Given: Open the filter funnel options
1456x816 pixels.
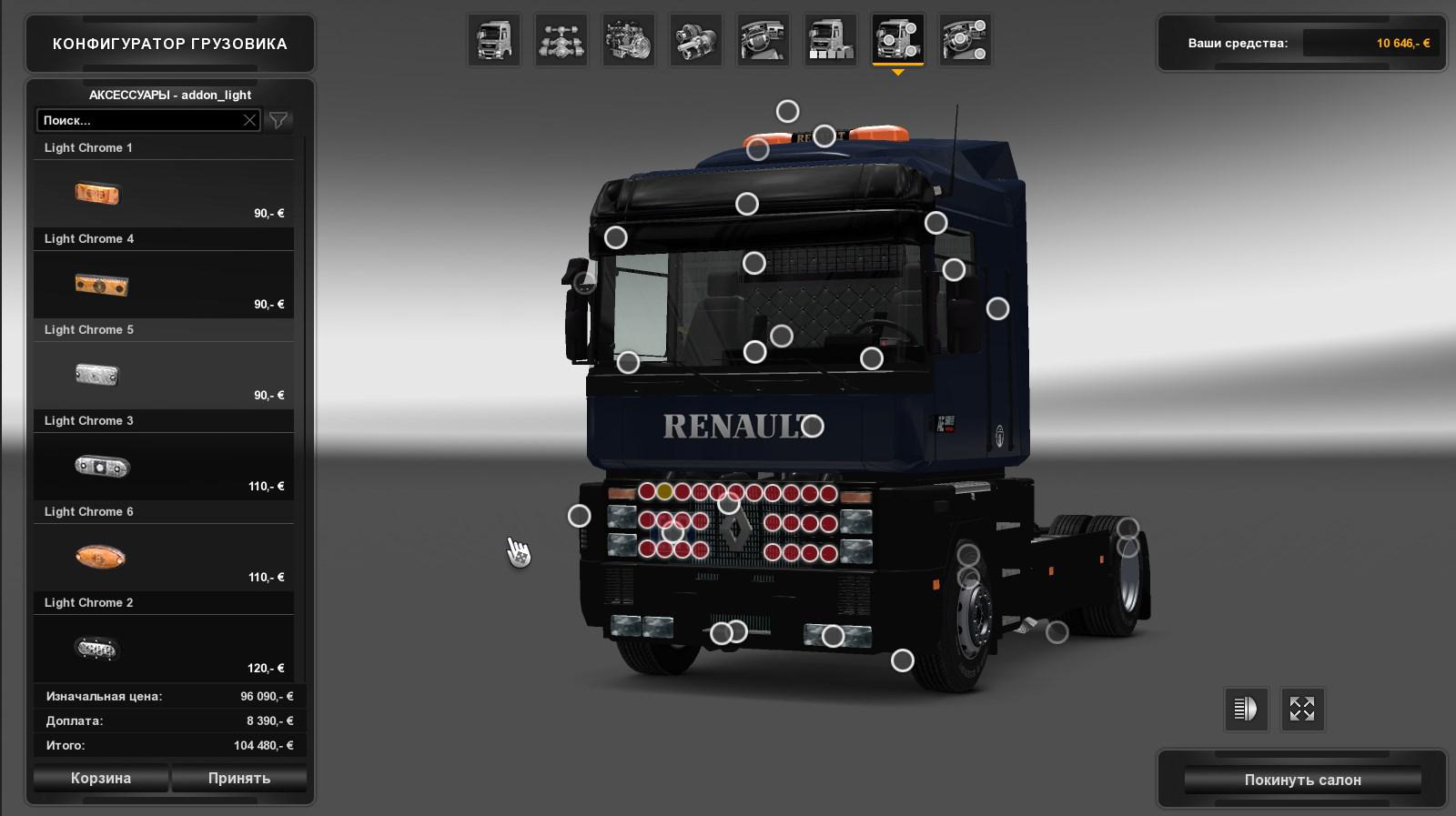Looking at the screenshot, I should coord(278,120).
